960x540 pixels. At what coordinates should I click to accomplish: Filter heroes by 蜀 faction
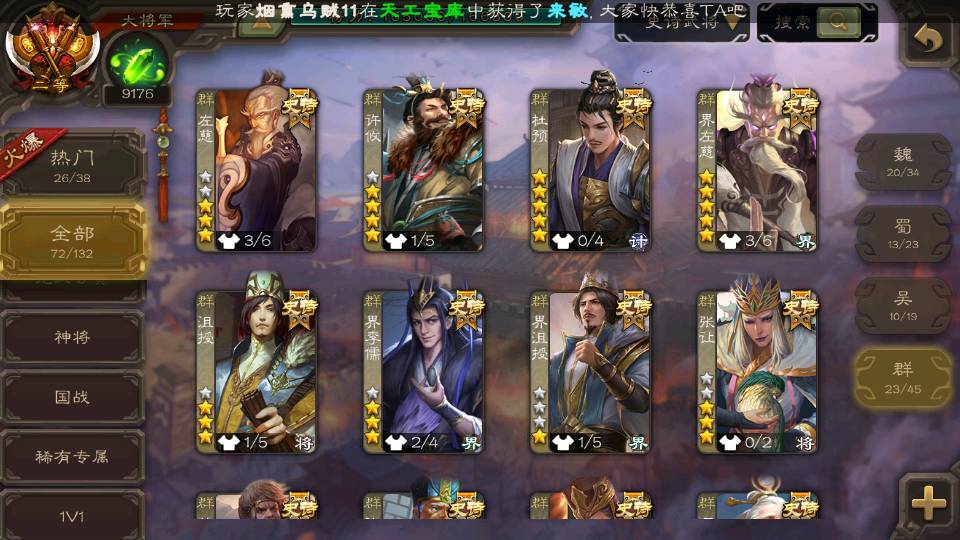click(x=903, y=234)
